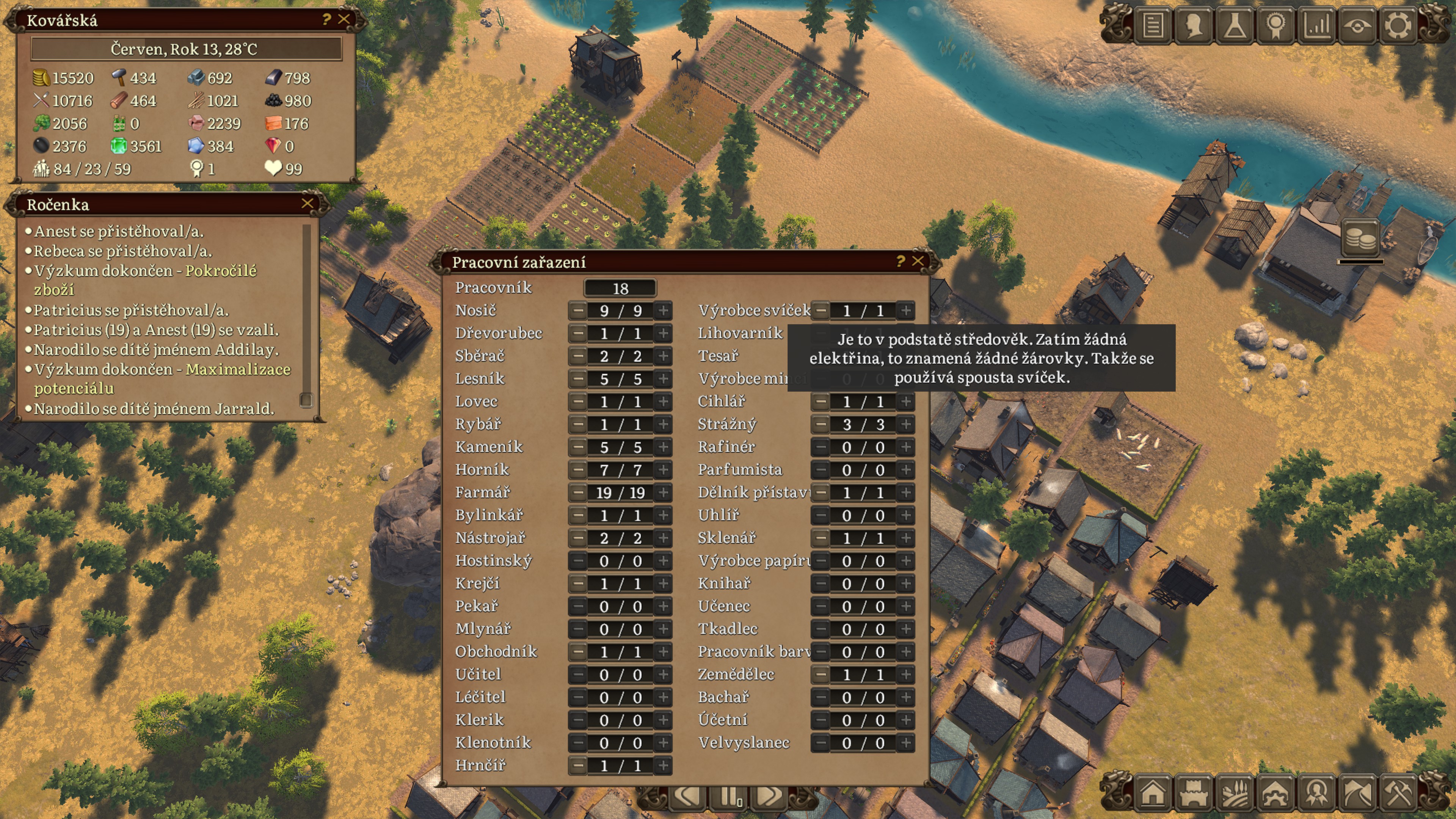
Task: Close the Ročenka chronicle panel
Action: click(308, 204)
